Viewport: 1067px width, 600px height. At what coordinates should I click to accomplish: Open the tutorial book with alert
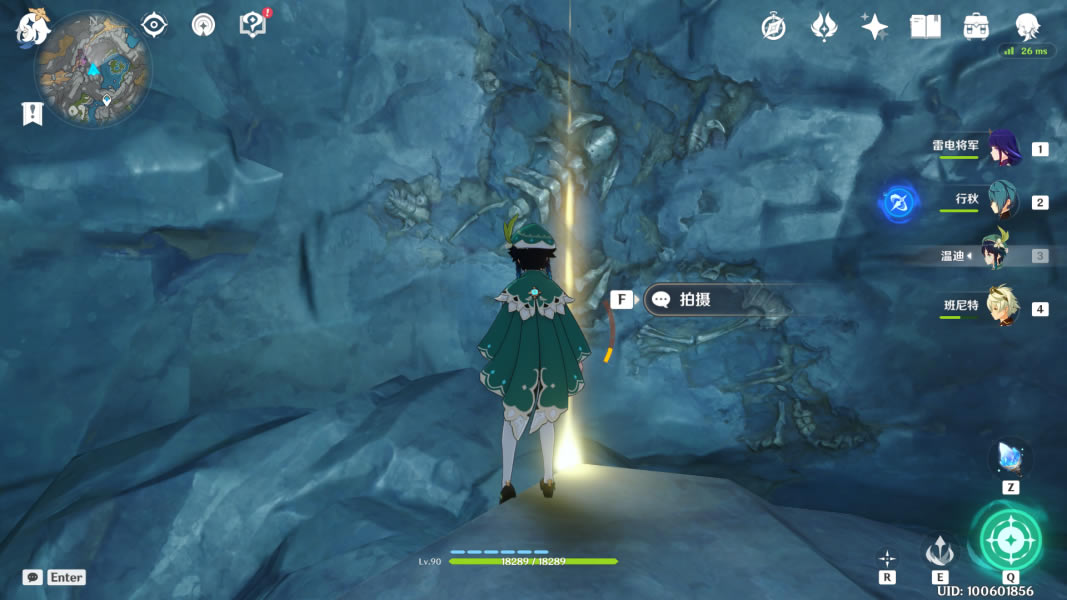click(x=254, y=24)
